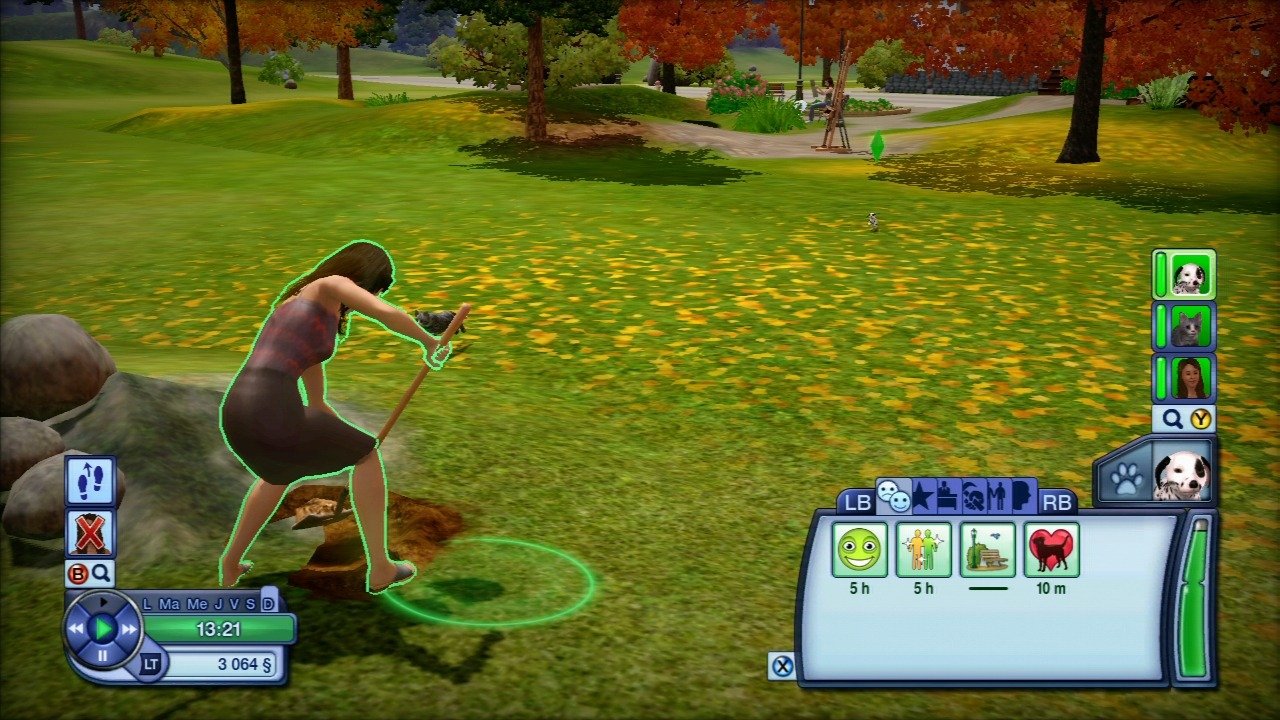Pause the game on the speed dial
1280x720 pixels.
point(102,656)
